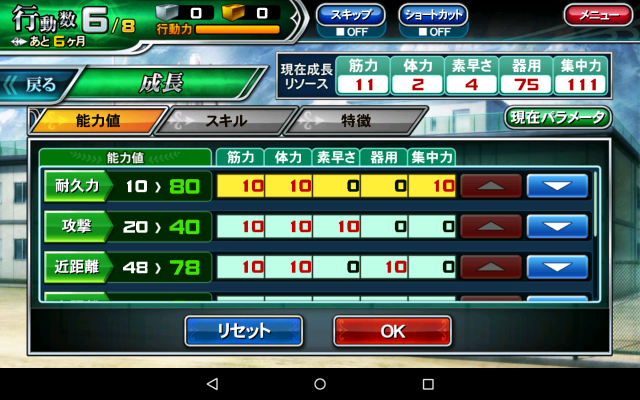Select the 能力値 tab
The width and height of the screenshot is (640, 400).
tap(97, 121)
